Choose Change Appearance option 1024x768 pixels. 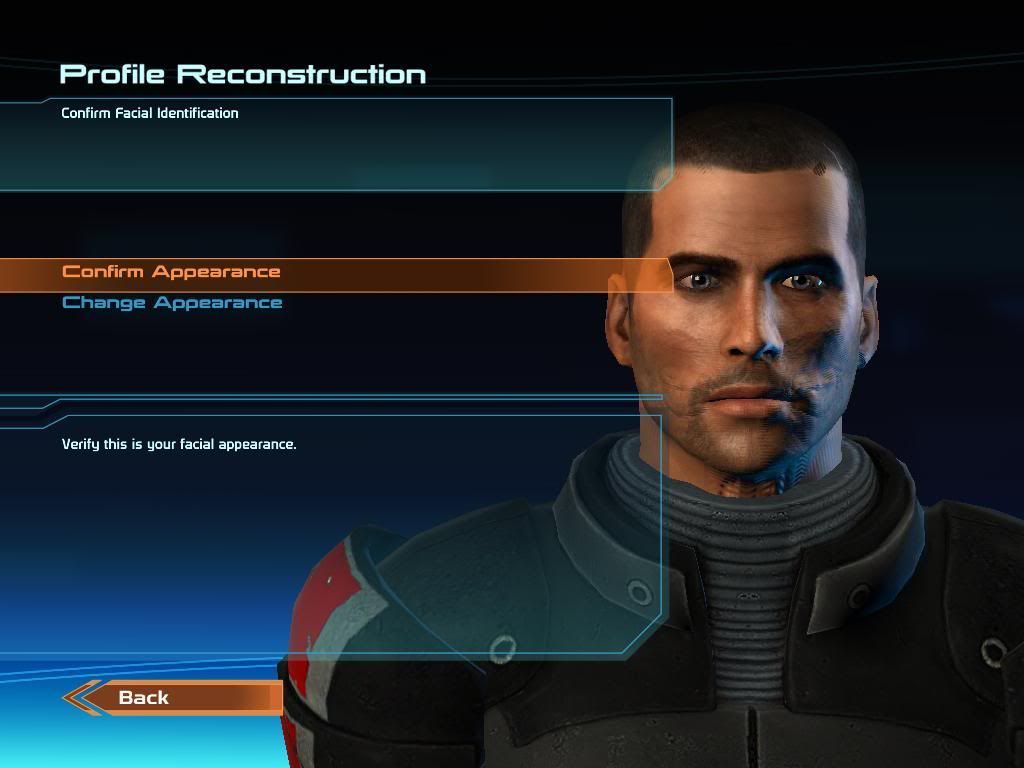[x=172, y=303]
